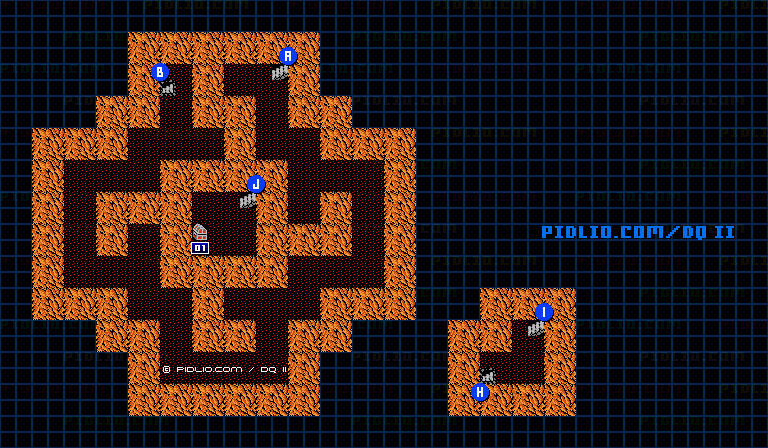768x448 pixels.
Task: Select the 01 treasure chest label
Action: click(x=200, y=247)
